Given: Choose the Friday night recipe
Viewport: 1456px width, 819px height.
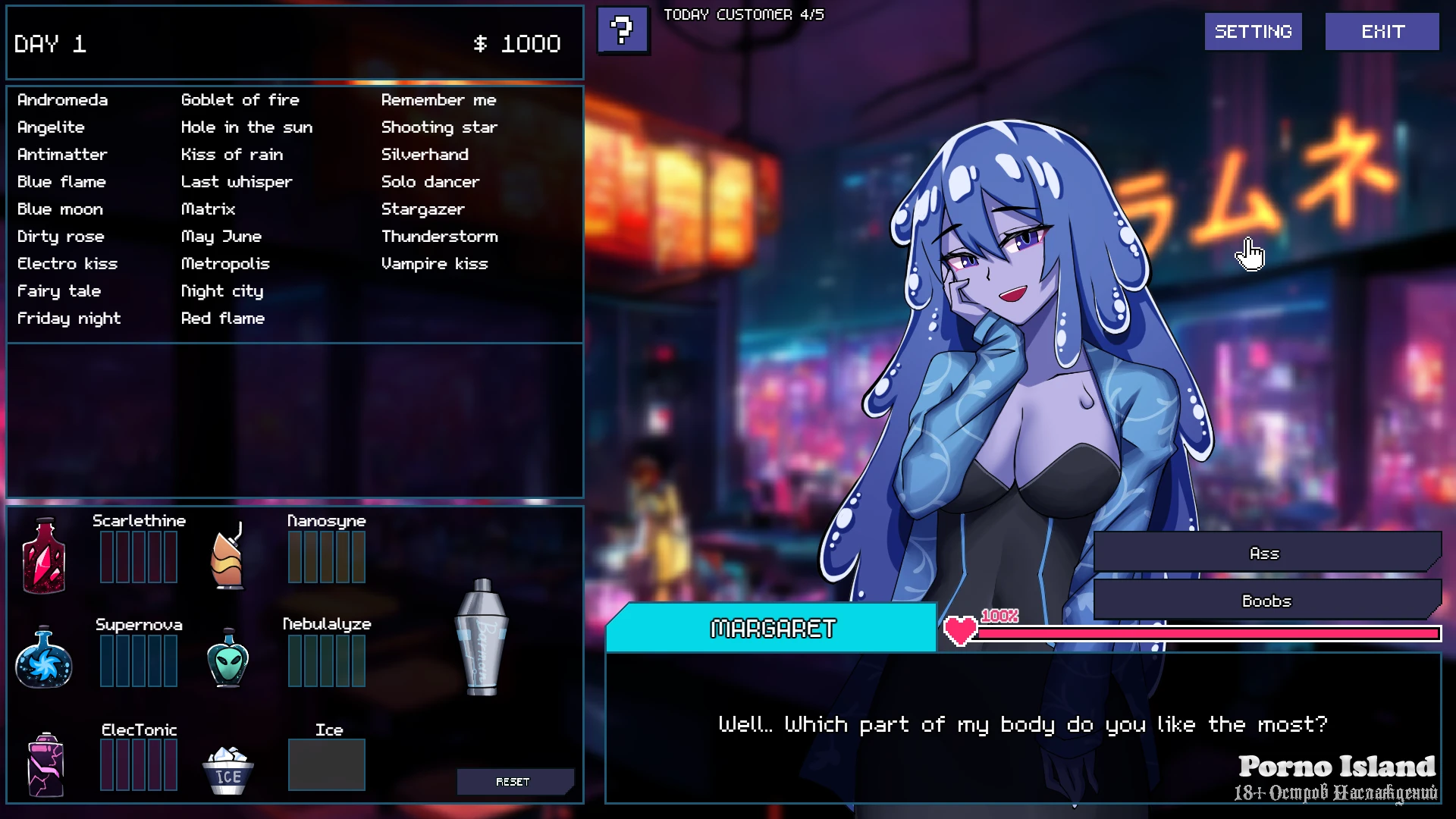Looking at the screenshot, I should pos(68,318).
